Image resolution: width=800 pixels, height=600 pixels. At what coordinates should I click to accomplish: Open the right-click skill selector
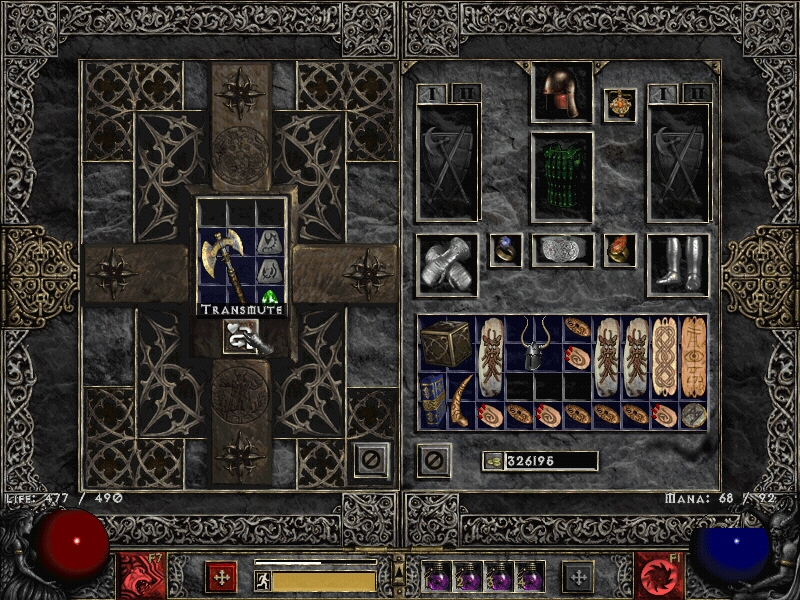pyautogui.click(x=577, y=577)
